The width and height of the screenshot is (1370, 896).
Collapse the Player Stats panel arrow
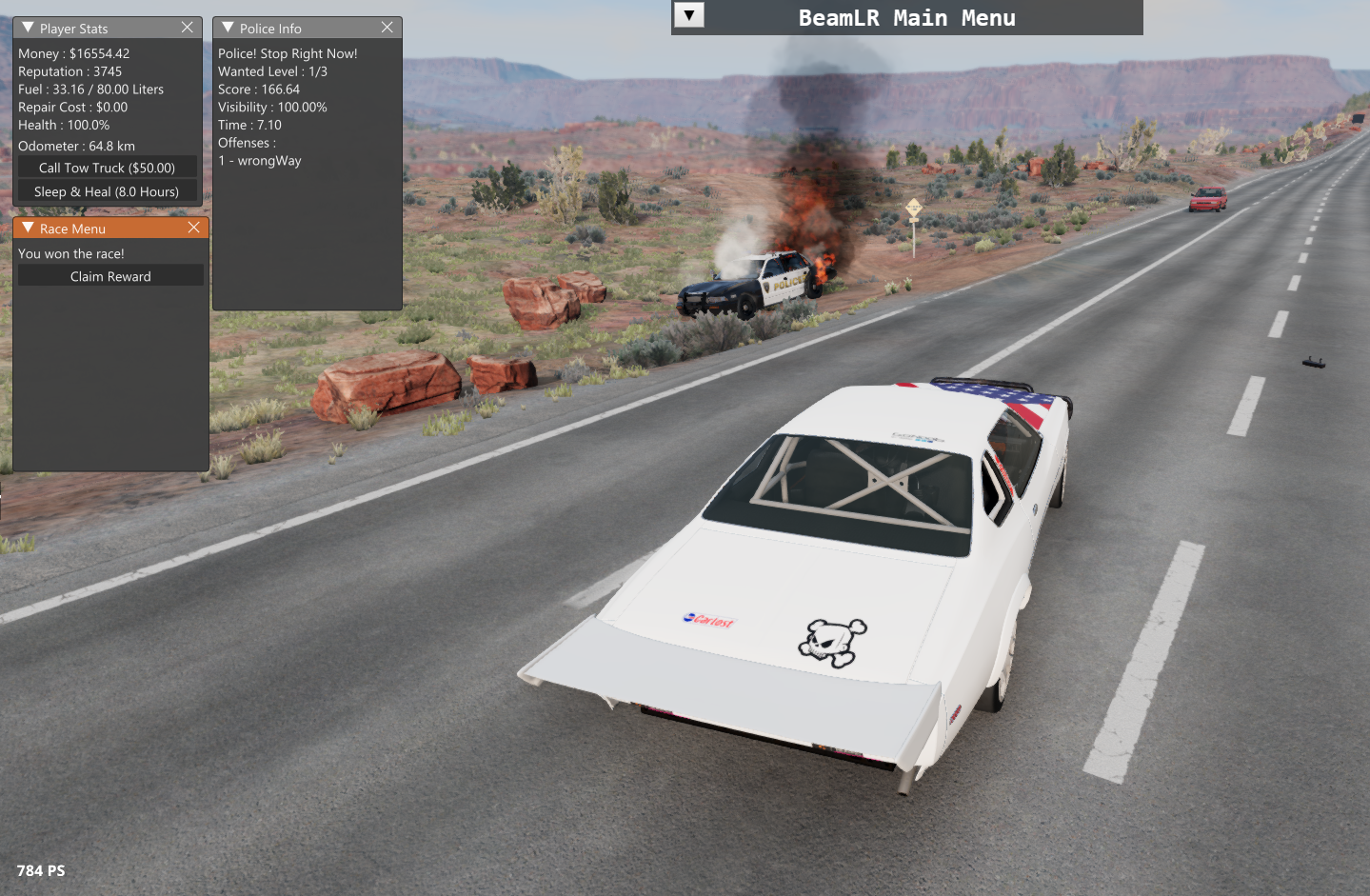click(28, 28)
